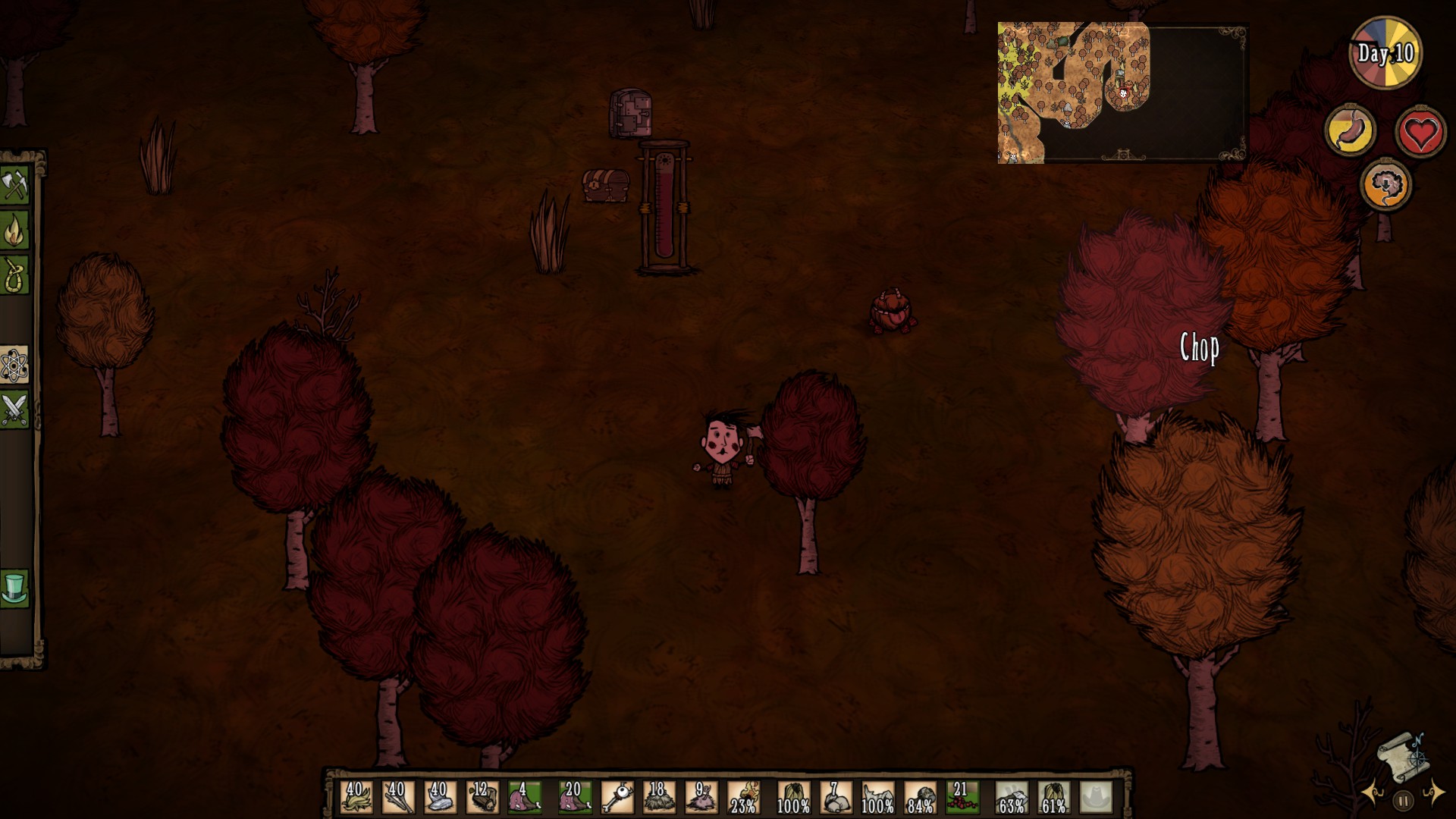Pause the game
The height and width of the screenshot is (819, 1456).
pyautogui.click(x=1403, y=800)
